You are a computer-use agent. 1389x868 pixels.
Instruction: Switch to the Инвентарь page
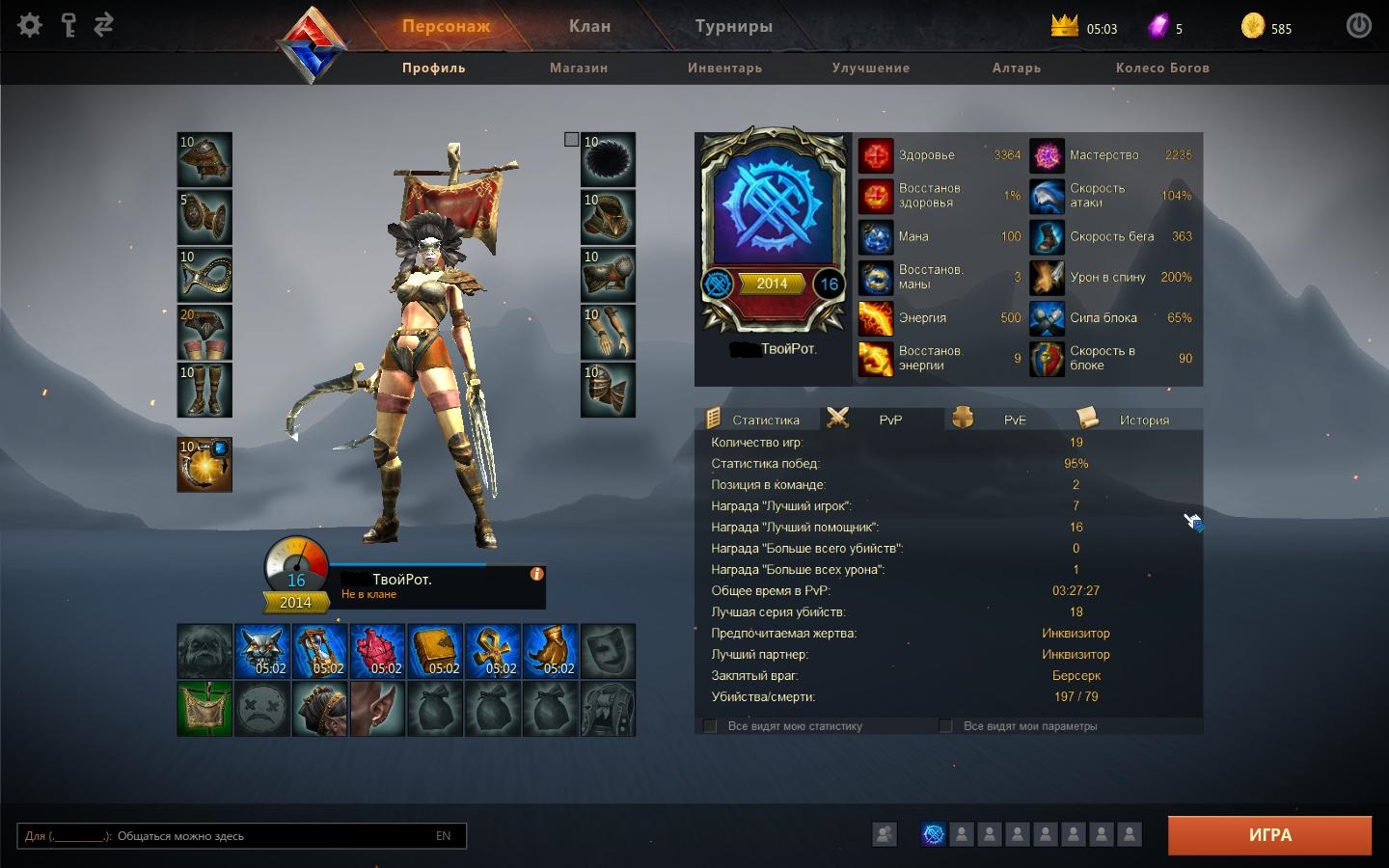[x=724, y=68]
